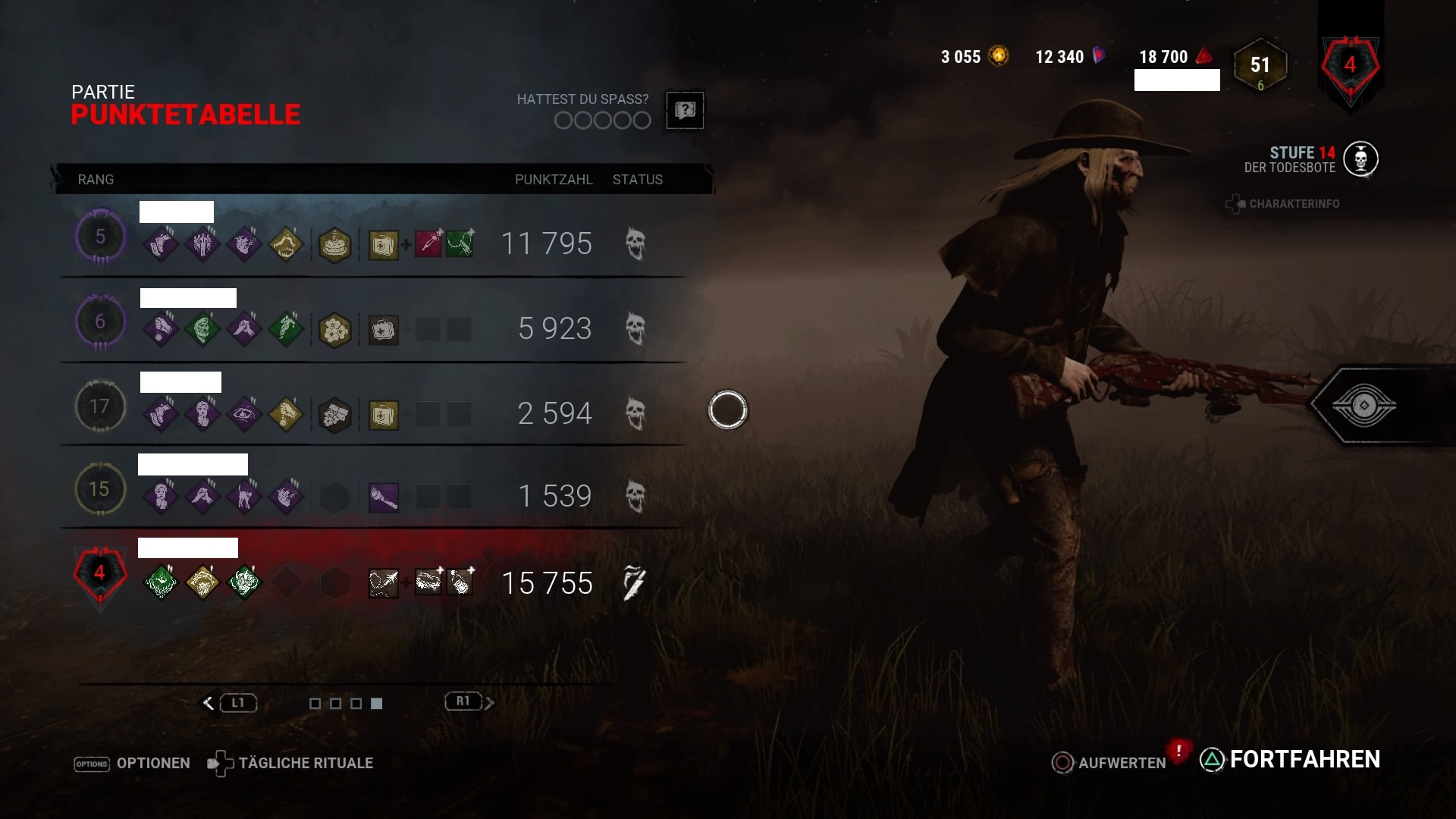
Task: Open Optionen from the bottom bar
Action: pyautogui.click(x=152, y=763)
